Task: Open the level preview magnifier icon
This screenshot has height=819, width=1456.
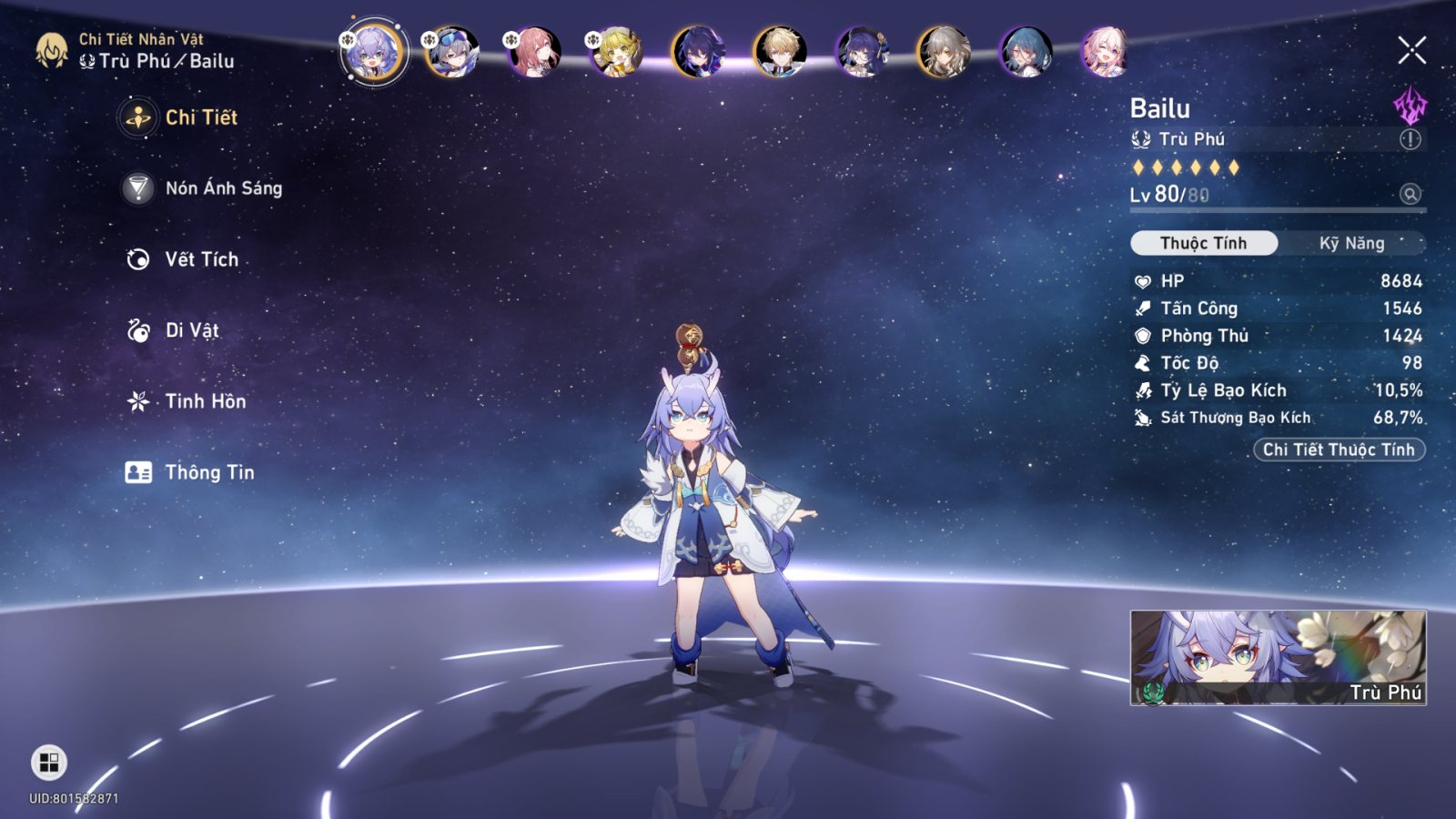Action: click(1410, 194)
